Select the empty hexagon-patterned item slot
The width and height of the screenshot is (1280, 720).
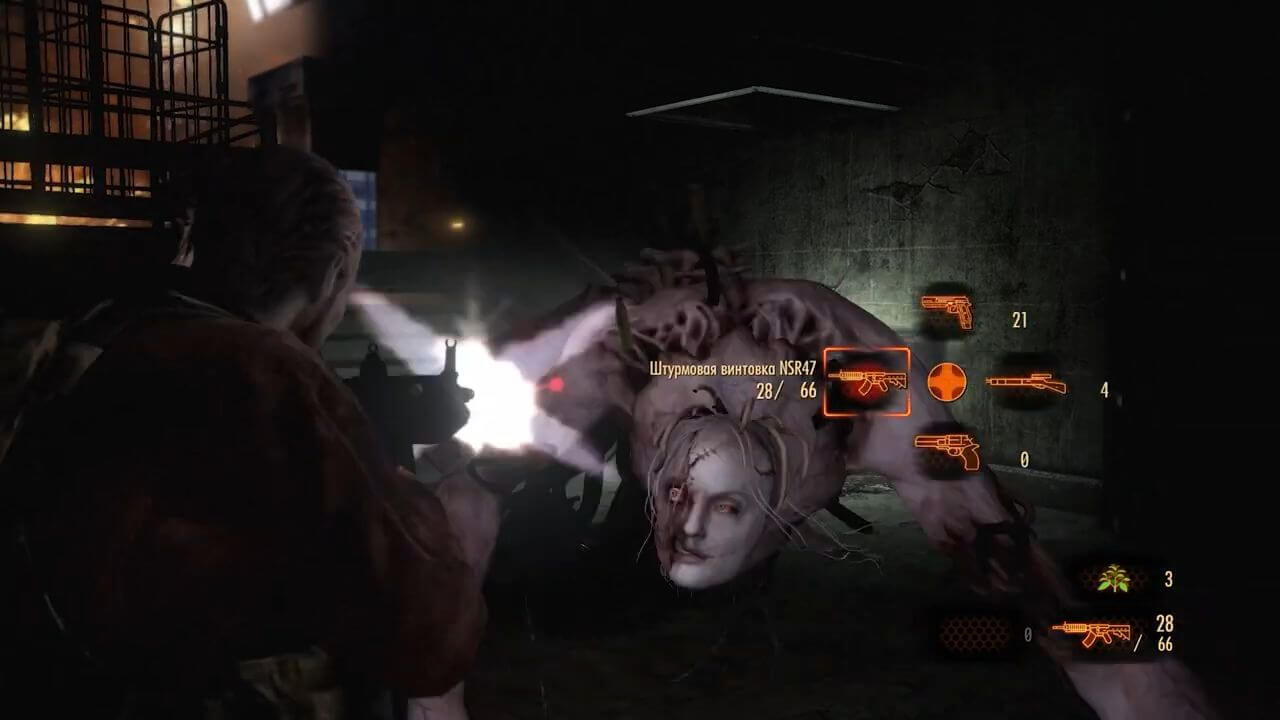point(974,633)
